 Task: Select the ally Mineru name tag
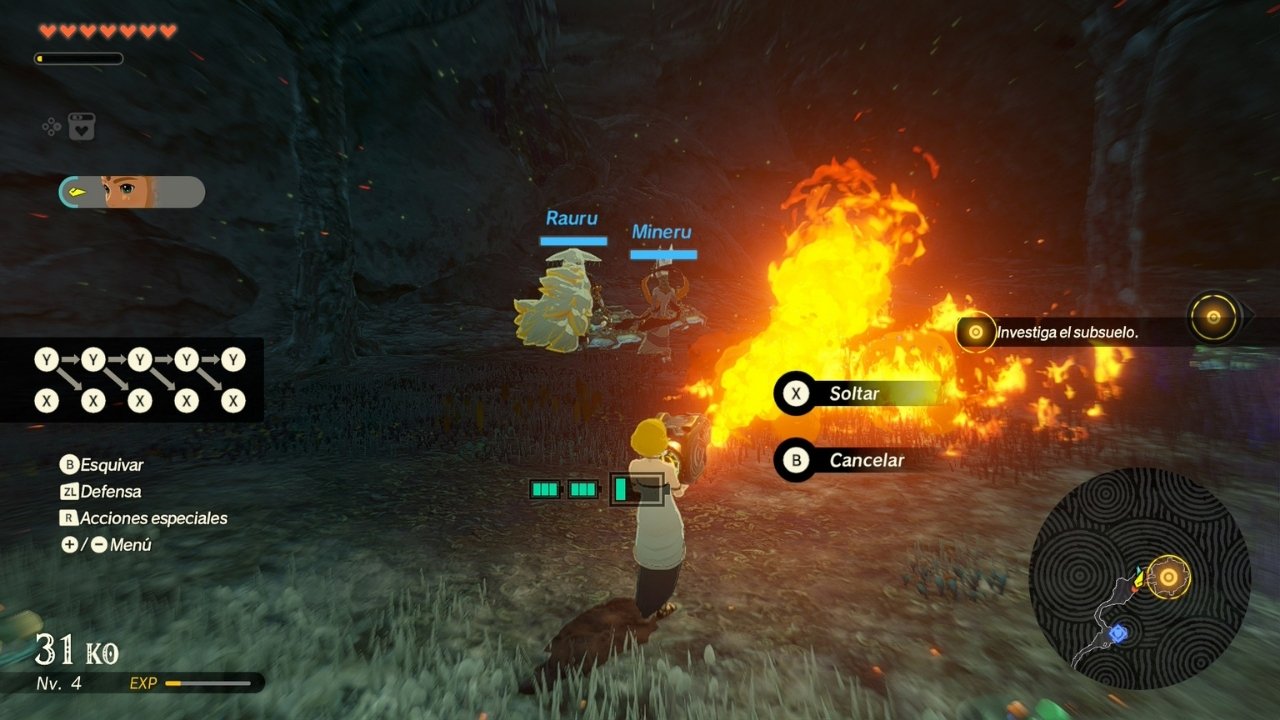(661, 232)
